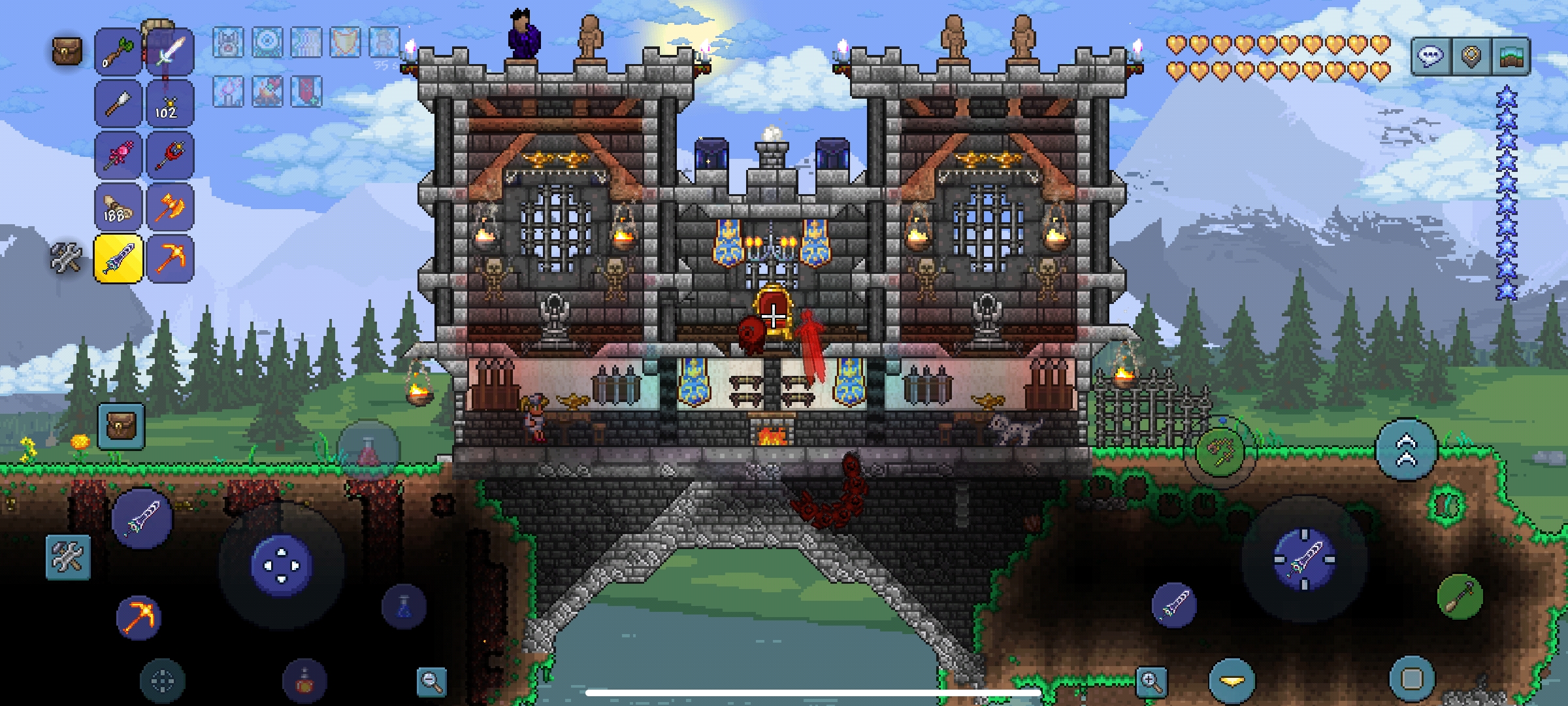This screenshot has height=706, width=1568.
Task: Select the stack of 102 hotbar slot
Action: (x=169, y=103)
